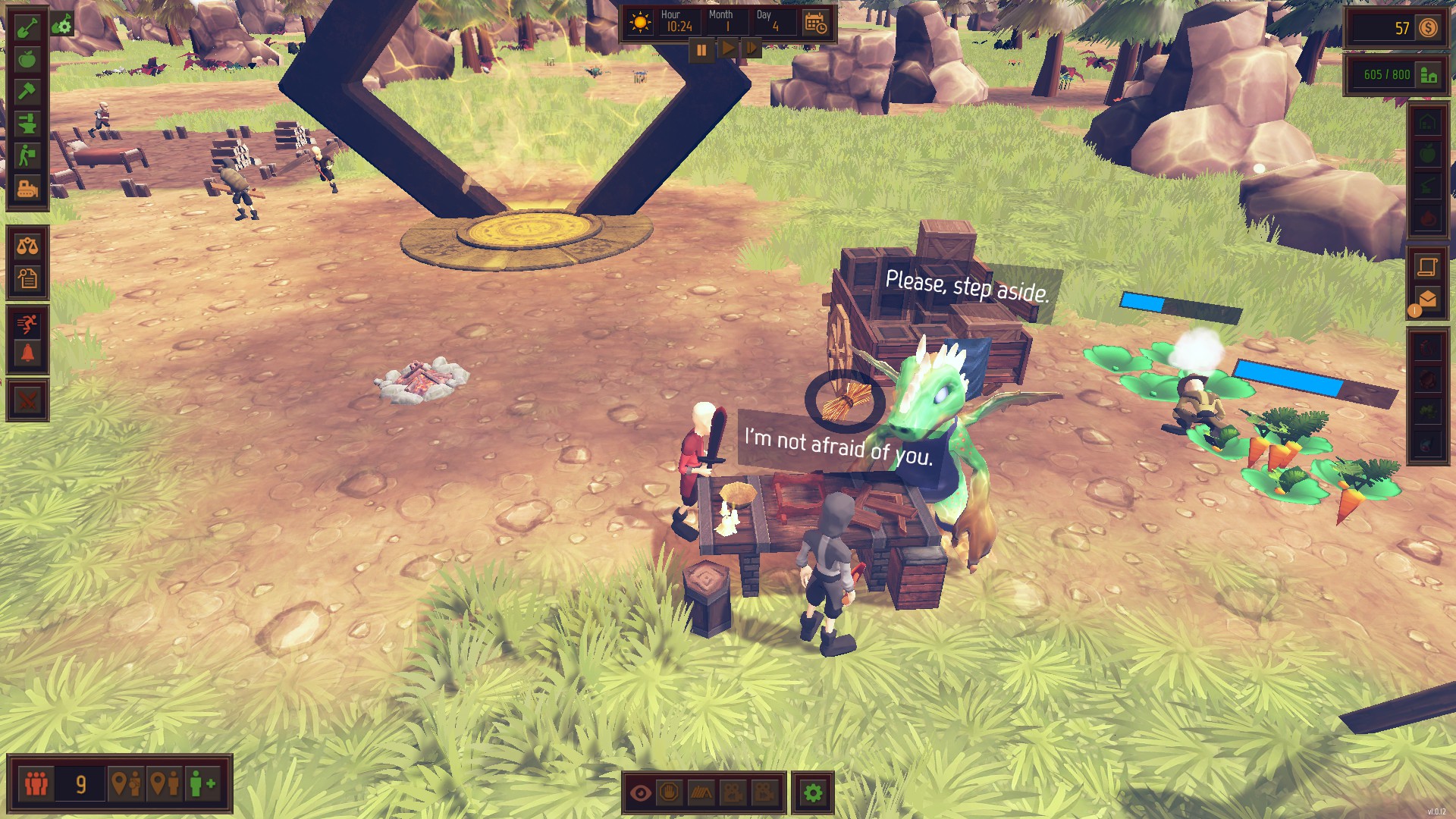
Task: Toggle the red running person command
Action: (27, 324)
